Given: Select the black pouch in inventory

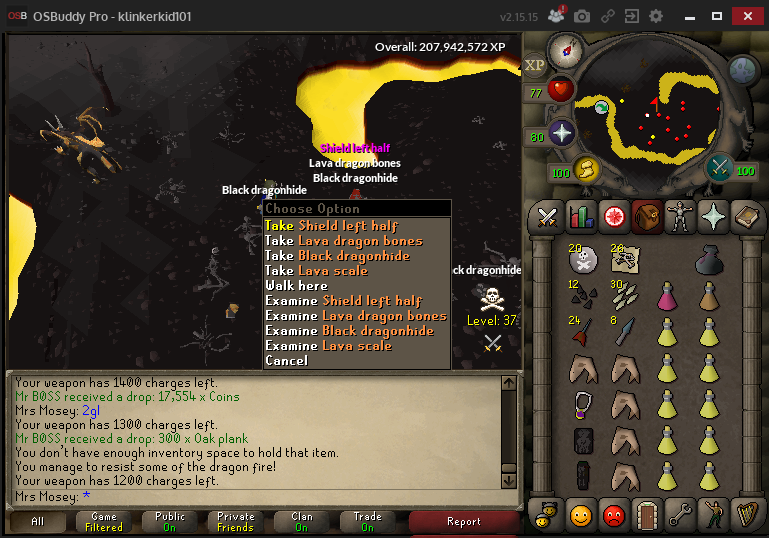Looking at the screenshot, I should pyautogui.click(x=713, y=259).
